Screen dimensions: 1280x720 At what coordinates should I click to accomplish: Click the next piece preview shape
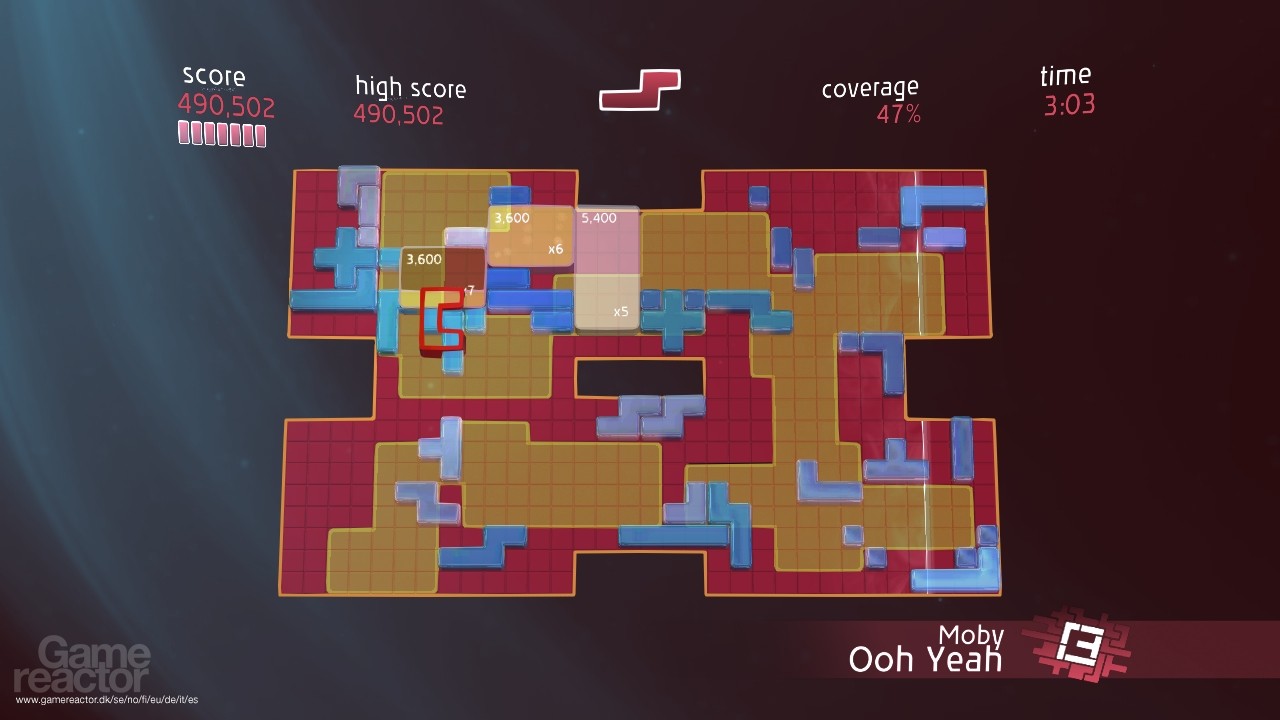pyautogui.click(x=640, y=90)
